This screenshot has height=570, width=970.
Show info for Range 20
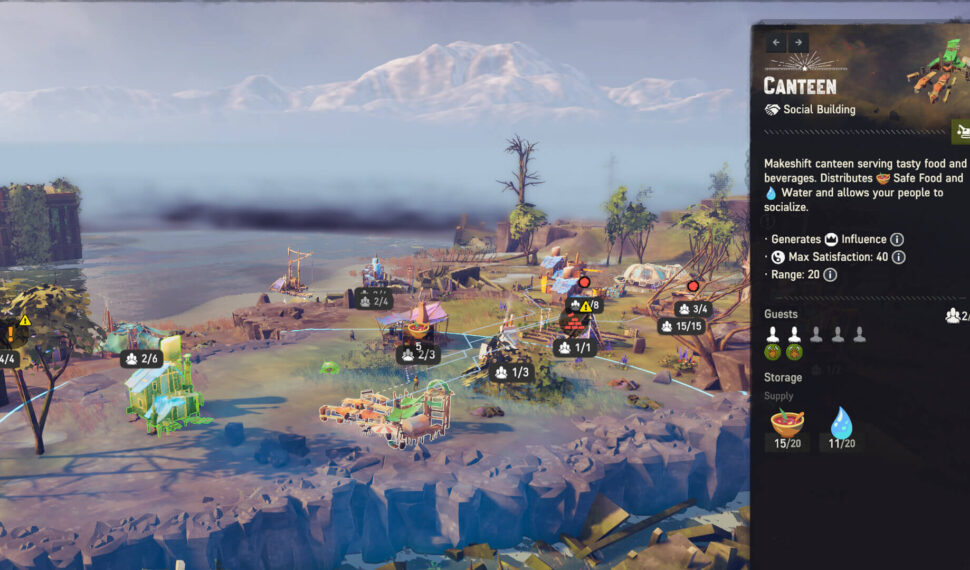830,275
